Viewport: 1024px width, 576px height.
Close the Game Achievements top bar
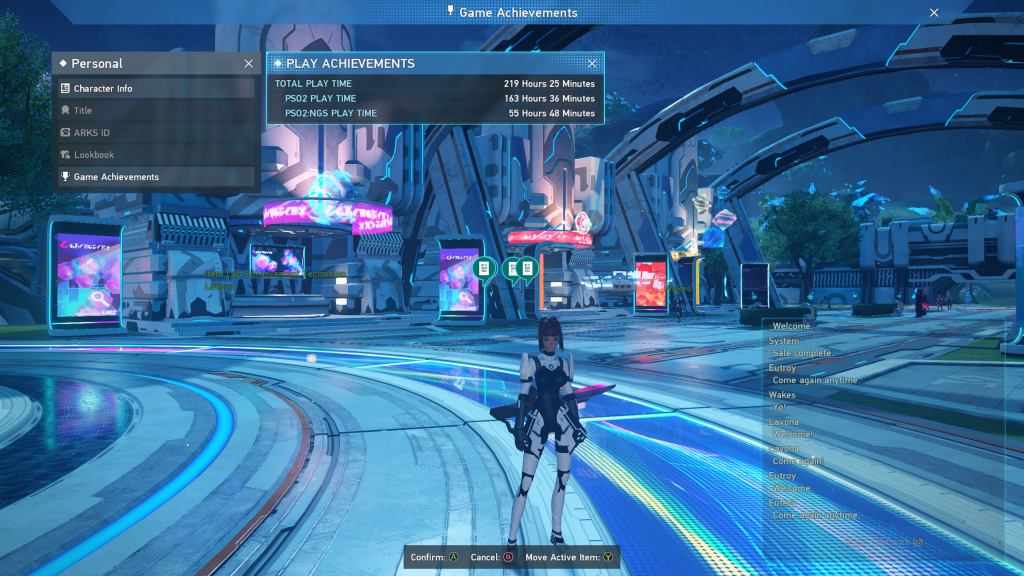tap(934, 13)
